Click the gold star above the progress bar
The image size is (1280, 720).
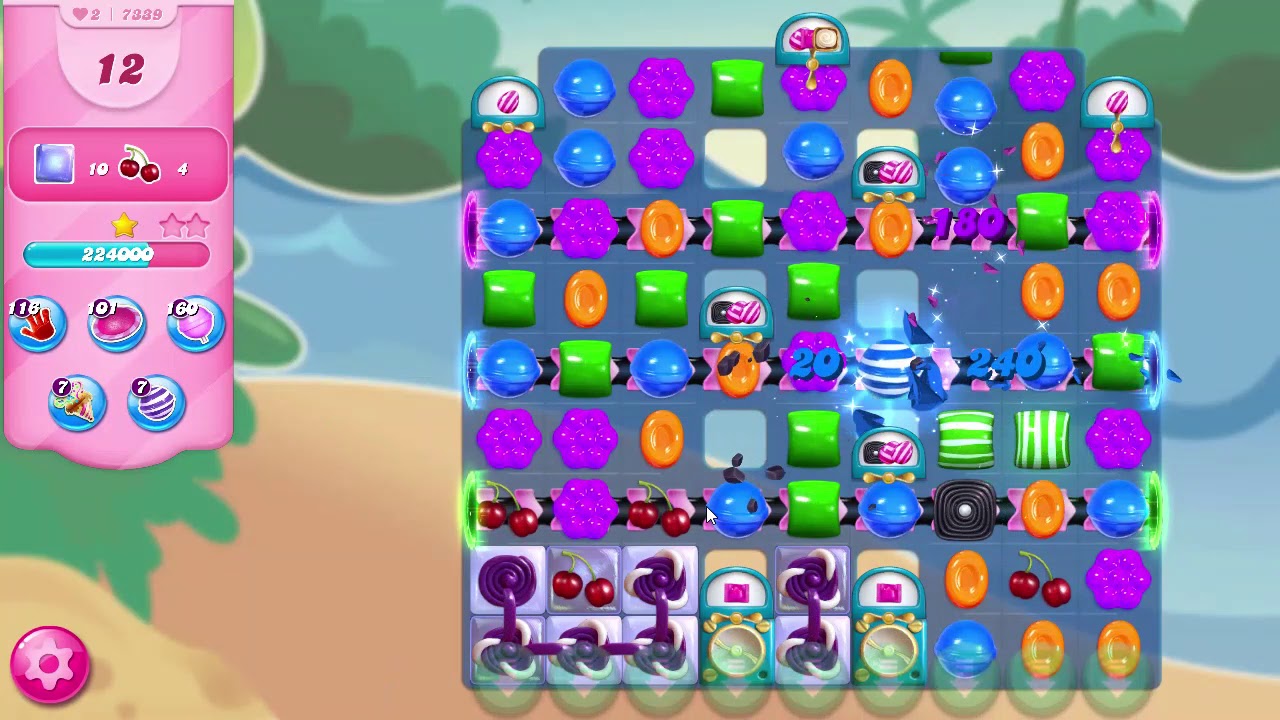pos(123,226)
